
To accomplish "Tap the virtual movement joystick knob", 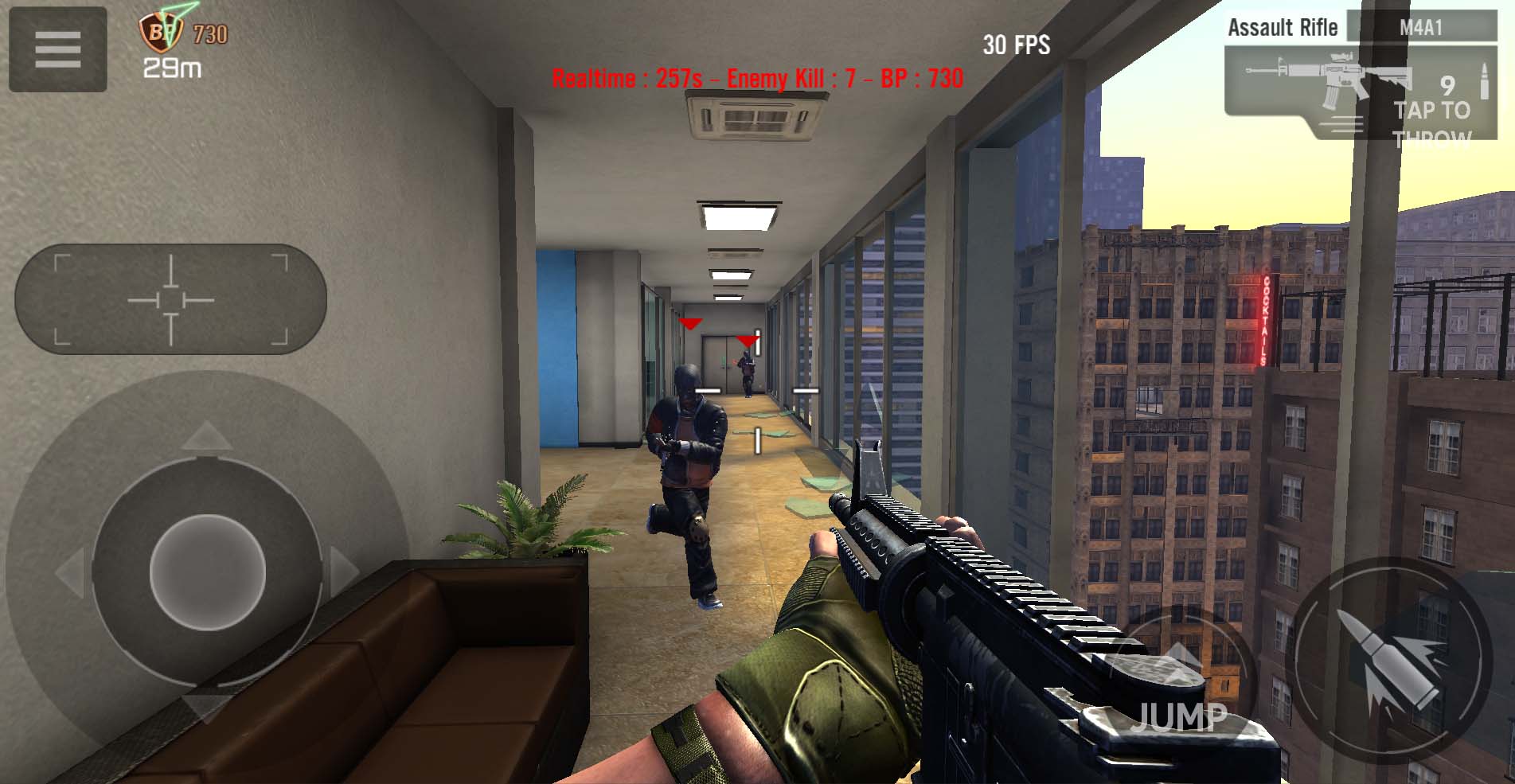I will pyautogui.click(x=207, y=571).
